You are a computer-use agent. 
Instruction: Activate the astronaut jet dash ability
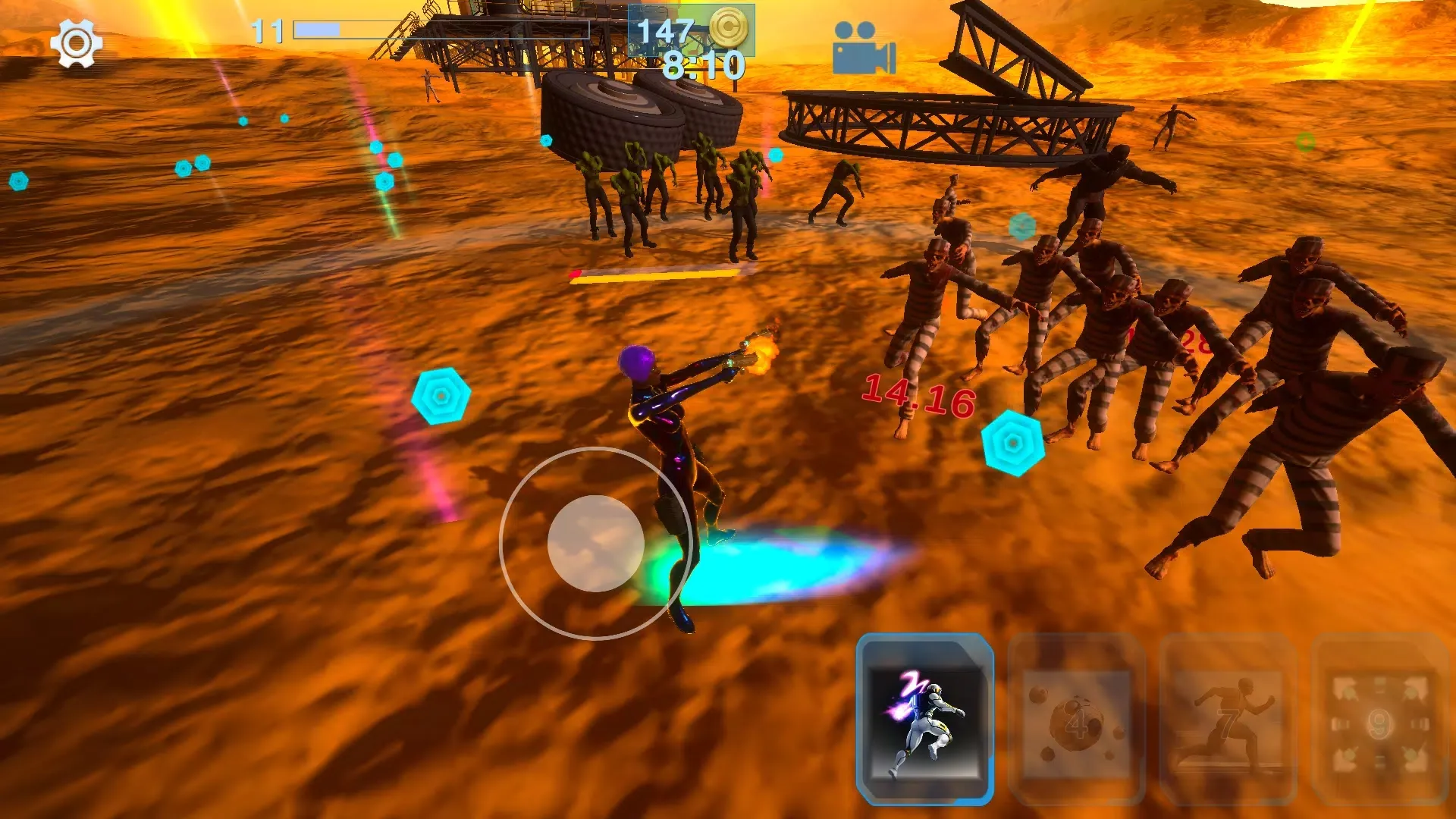click(x=924, y=719)
